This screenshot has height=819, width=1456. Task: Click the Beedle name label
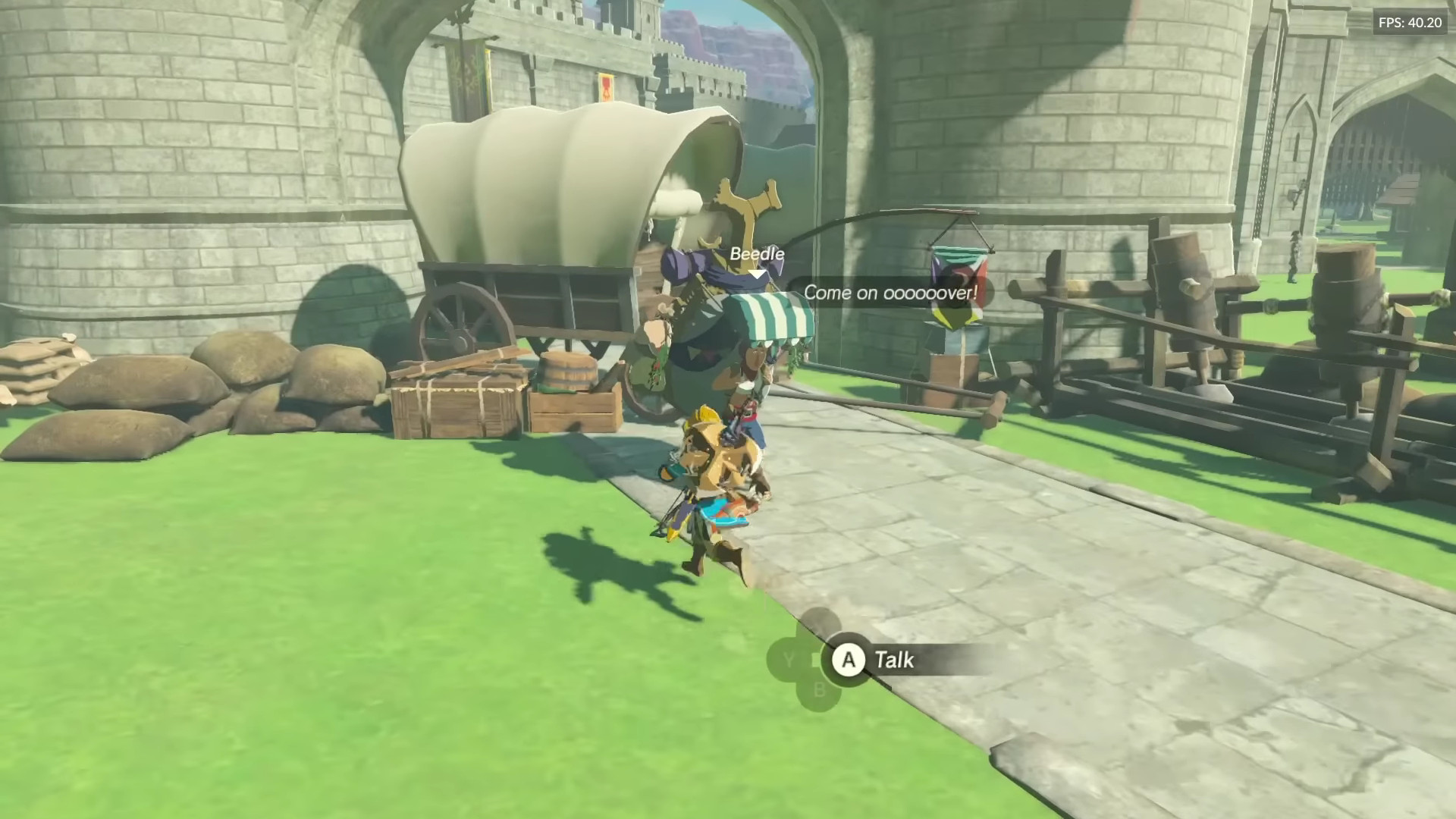point(757,254)
